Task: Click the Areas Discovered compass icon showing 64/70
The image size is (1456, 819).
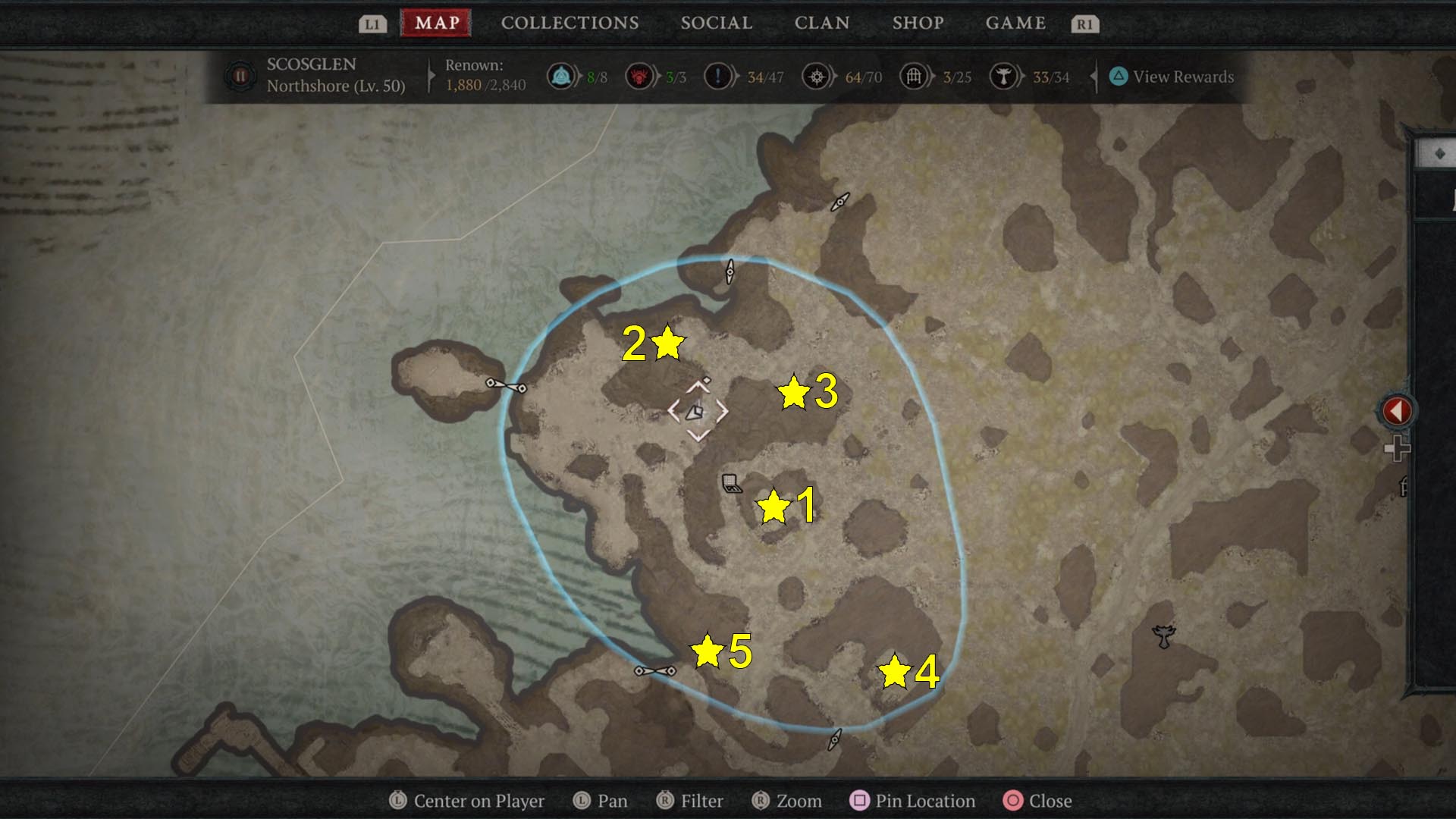Action: pyautogui.click(x=817, y=76)
